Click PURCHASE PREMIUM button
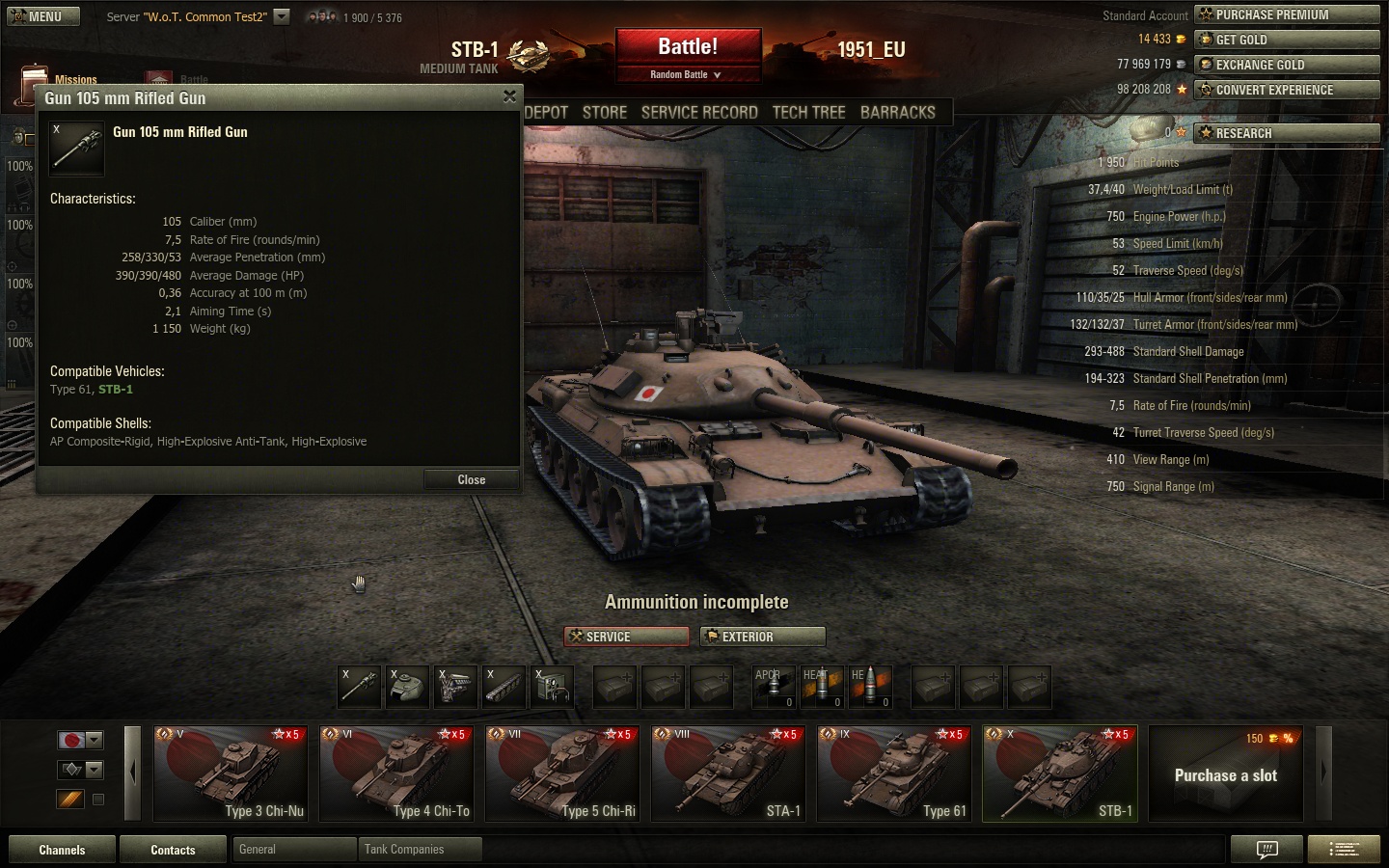Viewport: 1389px width, 868px height. [x=1287, y=14]
